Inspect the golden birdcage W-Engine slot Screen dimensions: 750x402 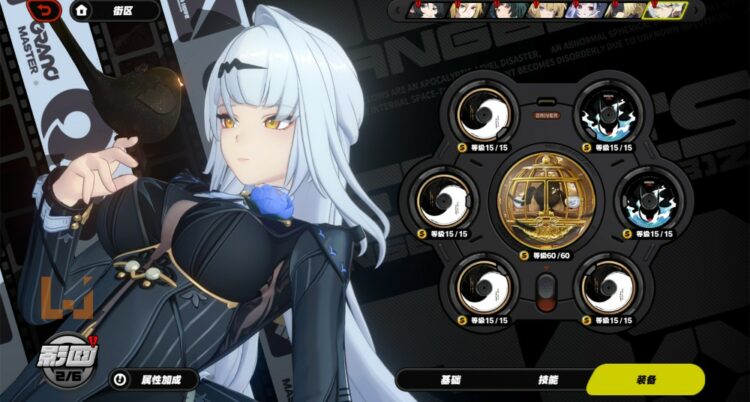(x=547, y=200)
